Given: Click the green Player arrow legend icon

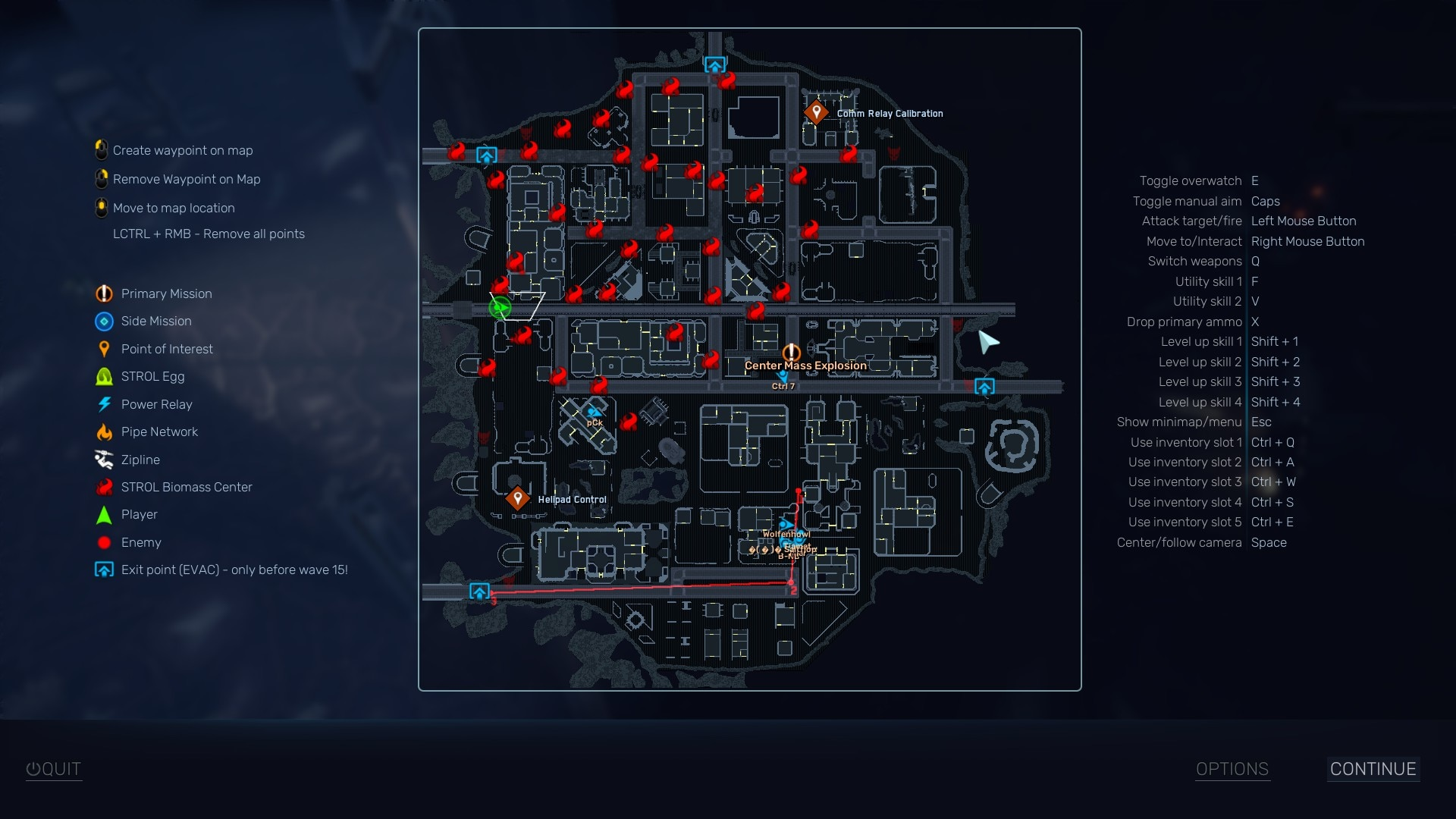Looking at the screenshot, I should coord(103,514).
